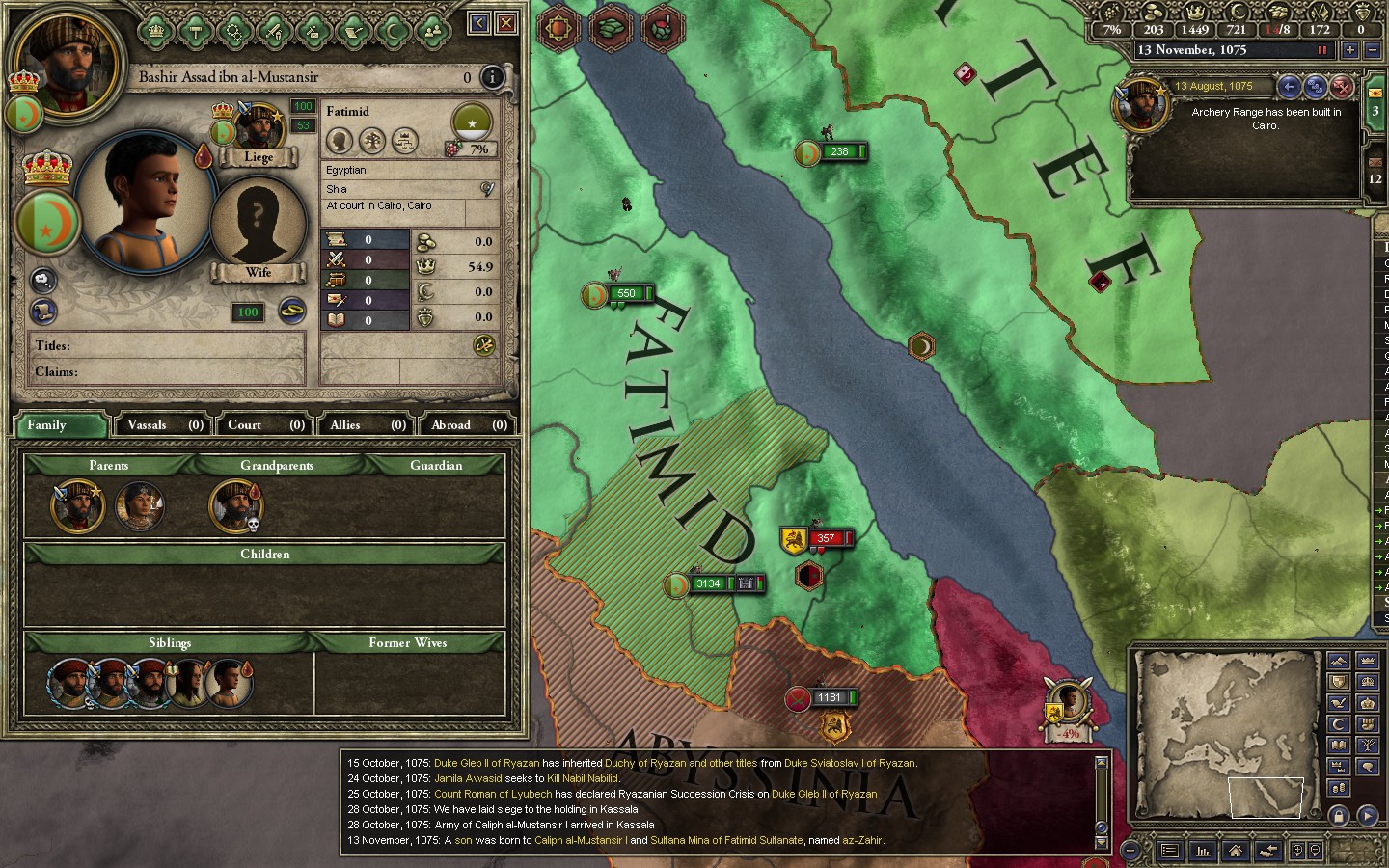1389x868 pixels.
Task: Dismiss the Archery Range message with red envelope
Action: (x=1342, y=87)
